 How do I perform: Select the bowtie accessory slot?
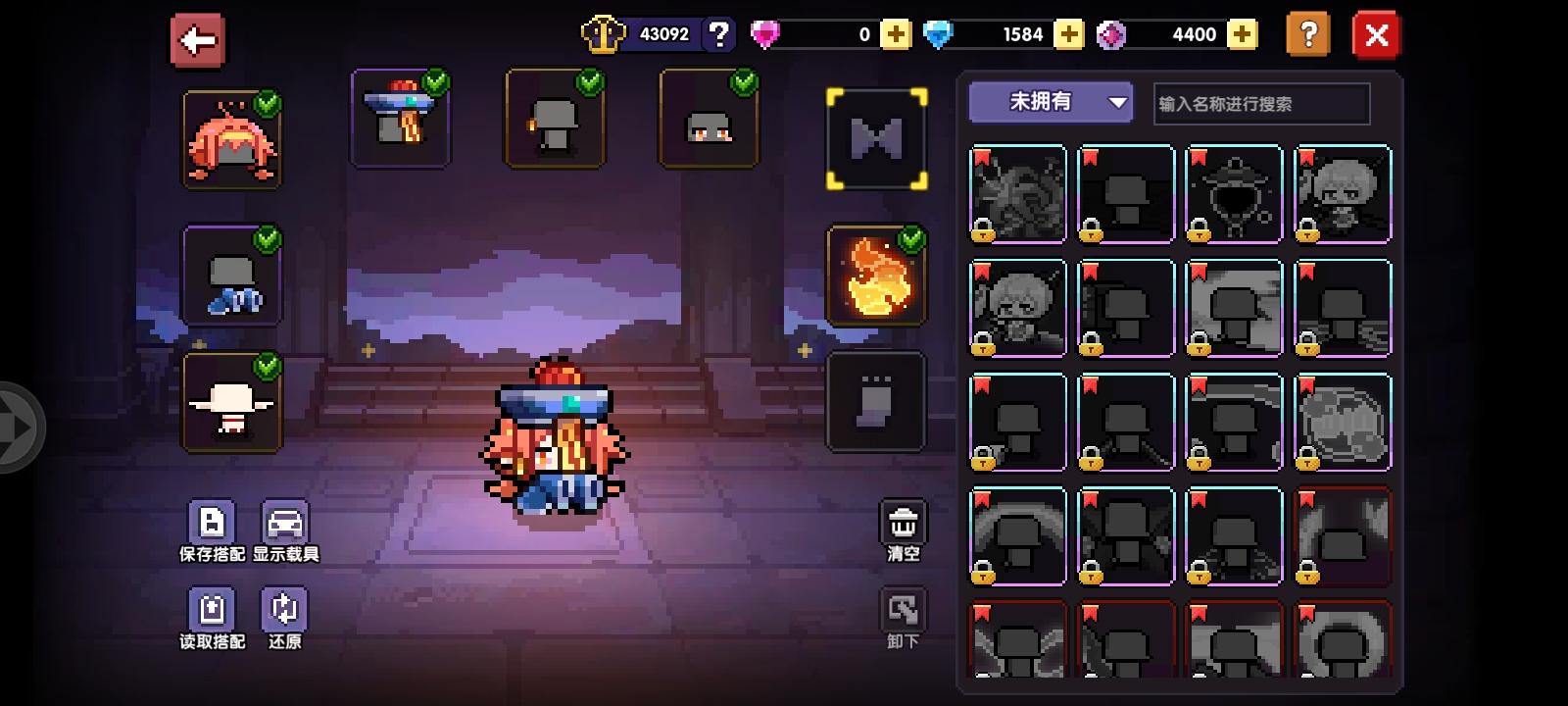[875, 136]
